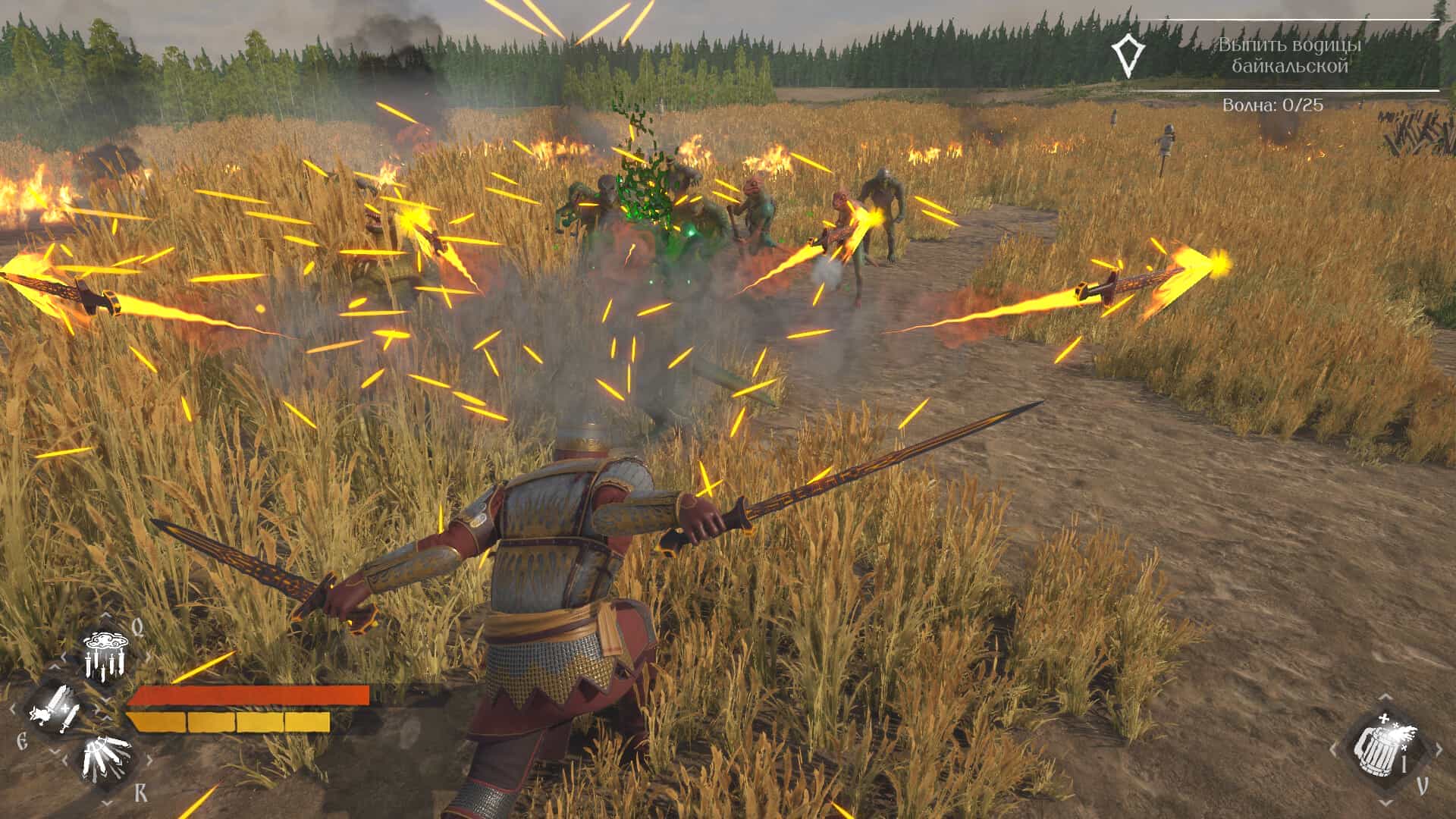Viewport: 1456px width, 819px height.
Task: Click the small sparkle asterisk near the mug icon
Action: pos(1395,725)
